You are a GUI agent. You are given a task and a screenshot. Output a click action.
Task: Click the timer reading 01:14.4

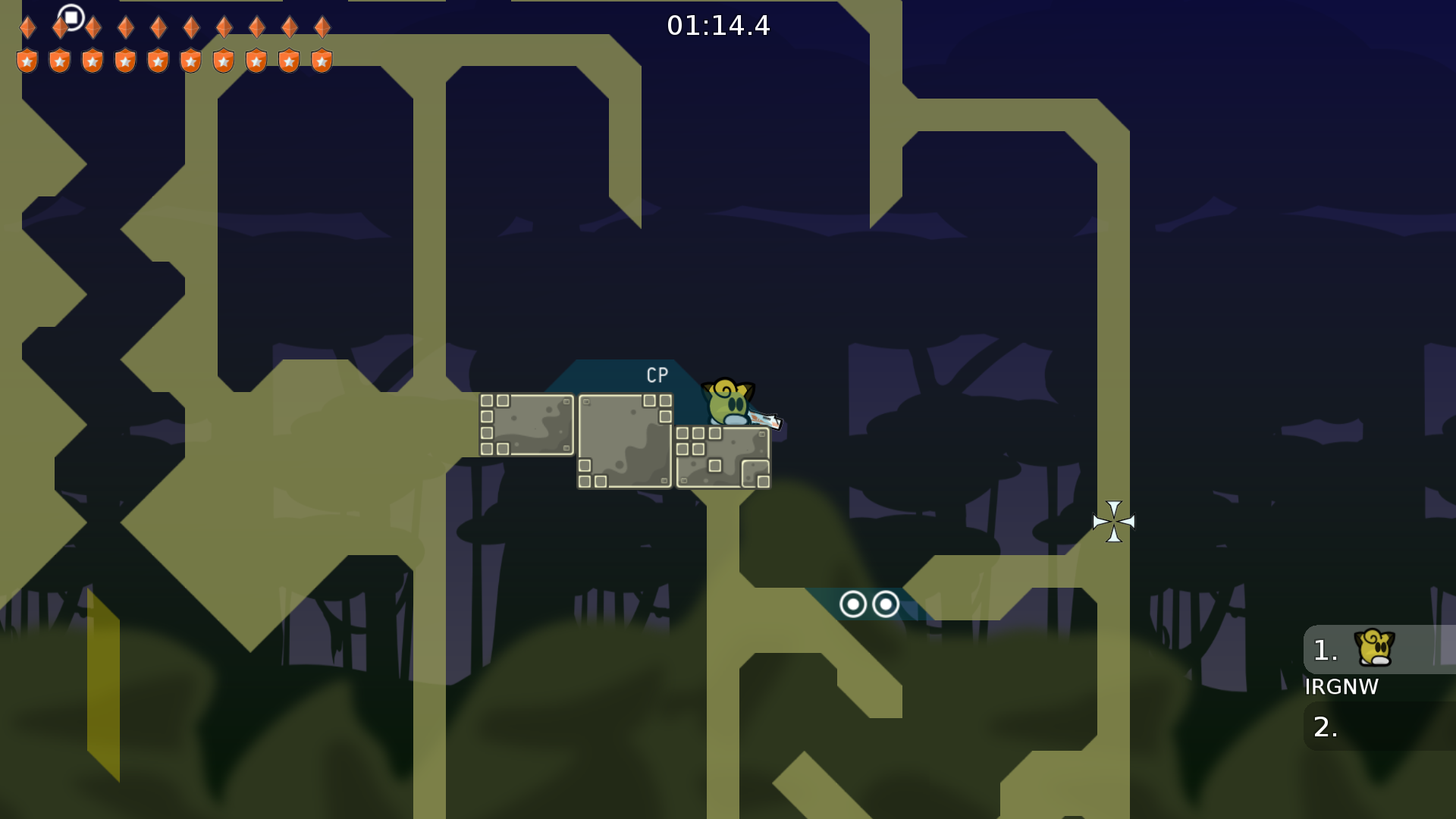718,26
